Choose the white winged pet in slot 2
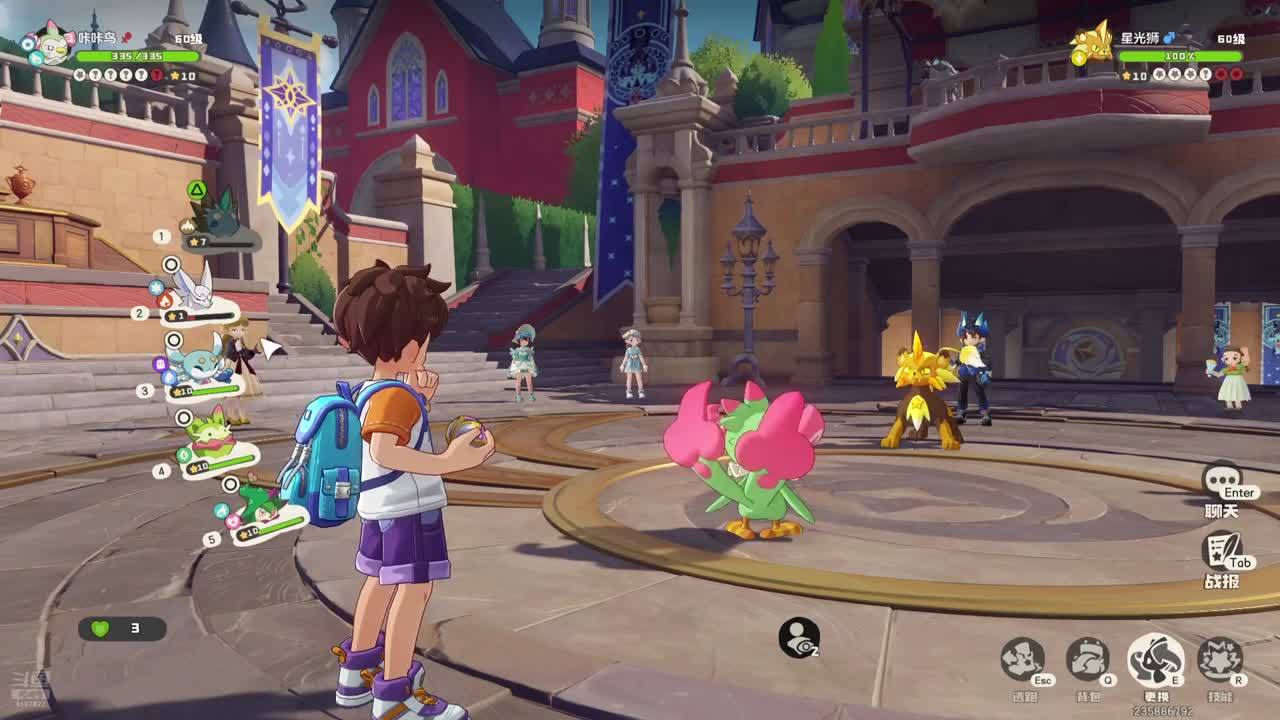This screenshot has height=720, width=1280. [195, 290]
